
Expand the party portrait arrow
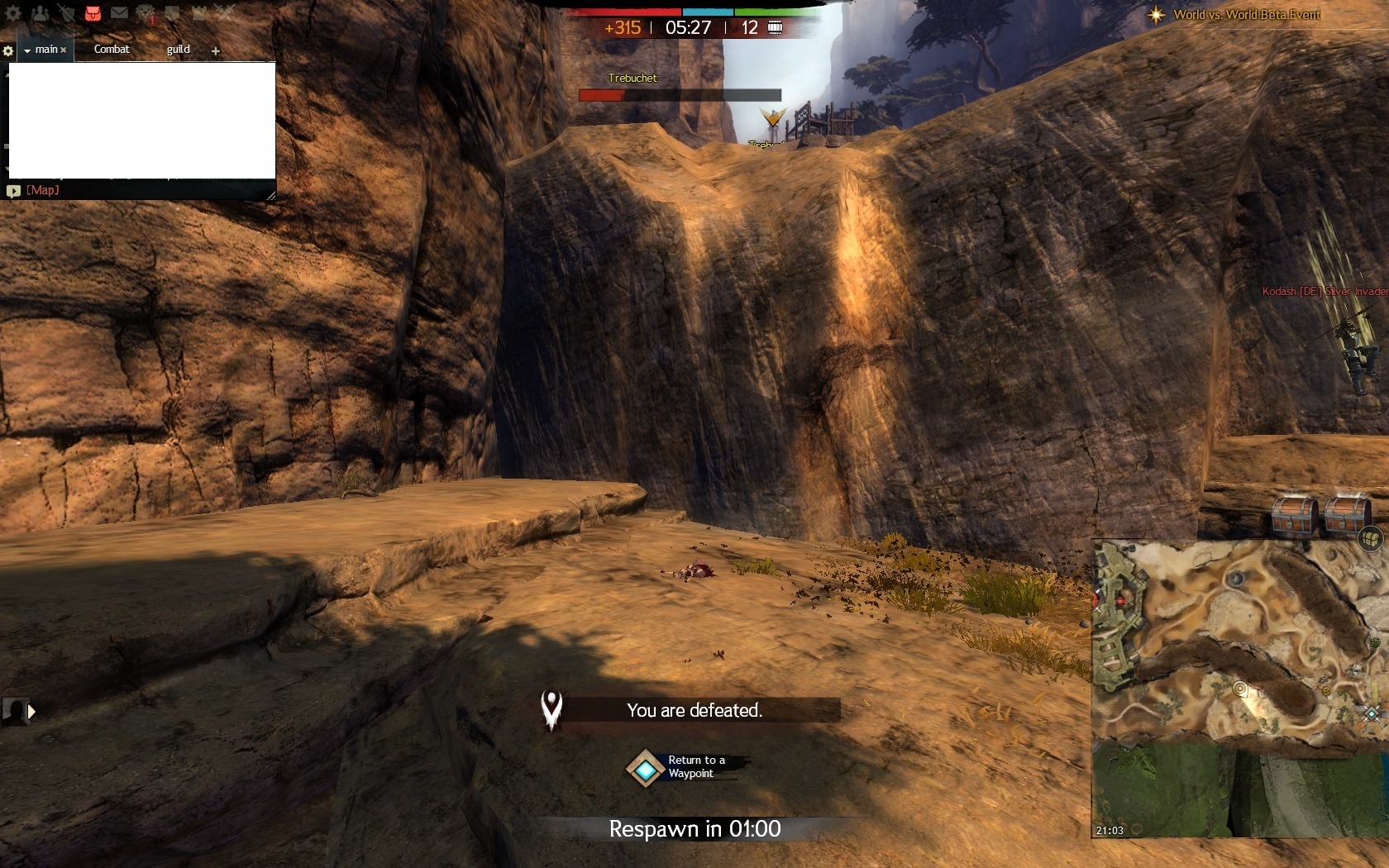point(32,711)
